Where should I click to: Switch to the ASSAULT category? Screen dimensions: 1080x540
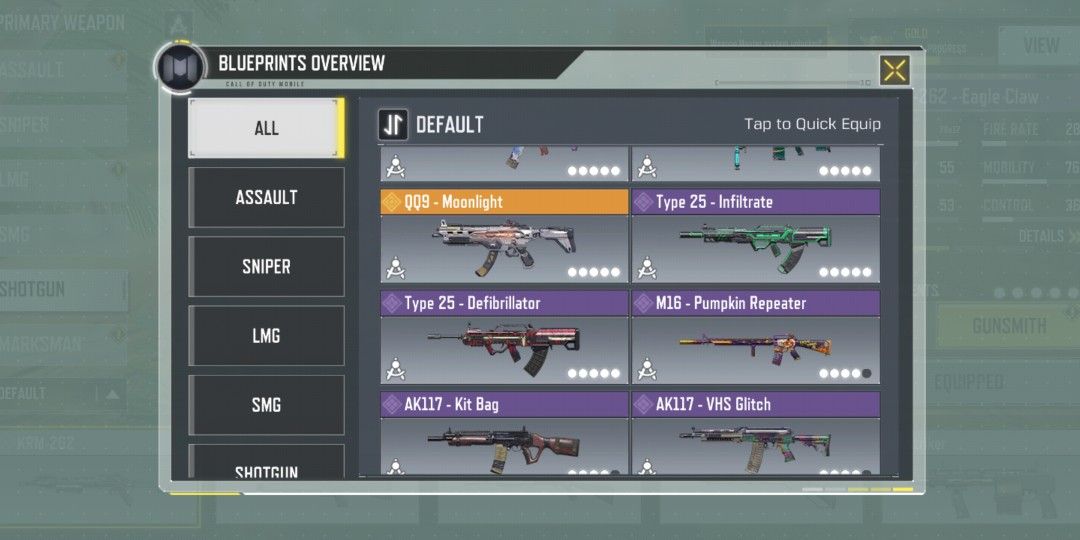pos(266,197)
